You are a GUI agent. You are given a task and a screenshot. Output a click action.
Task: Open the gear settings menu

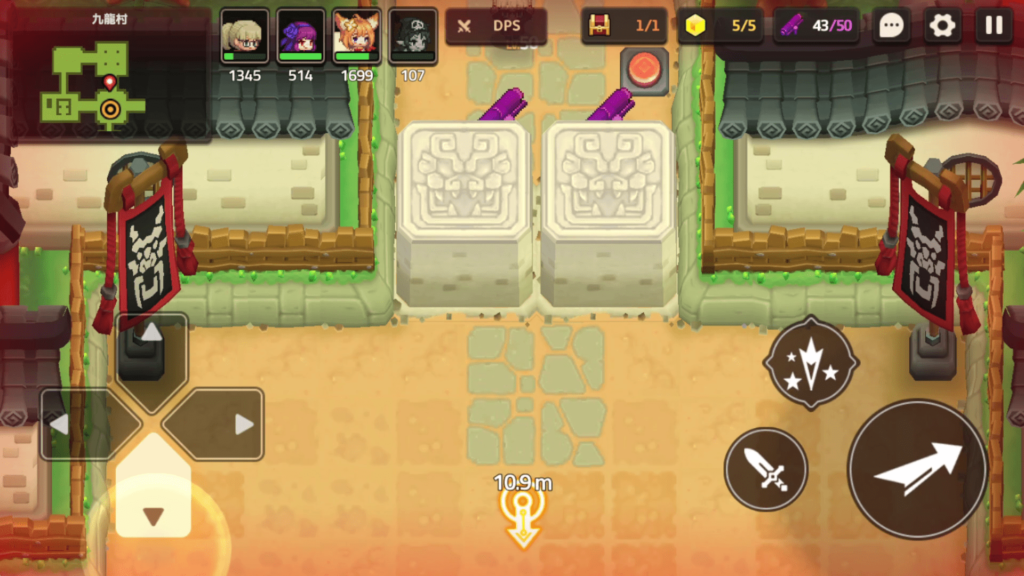pos(942,26)
